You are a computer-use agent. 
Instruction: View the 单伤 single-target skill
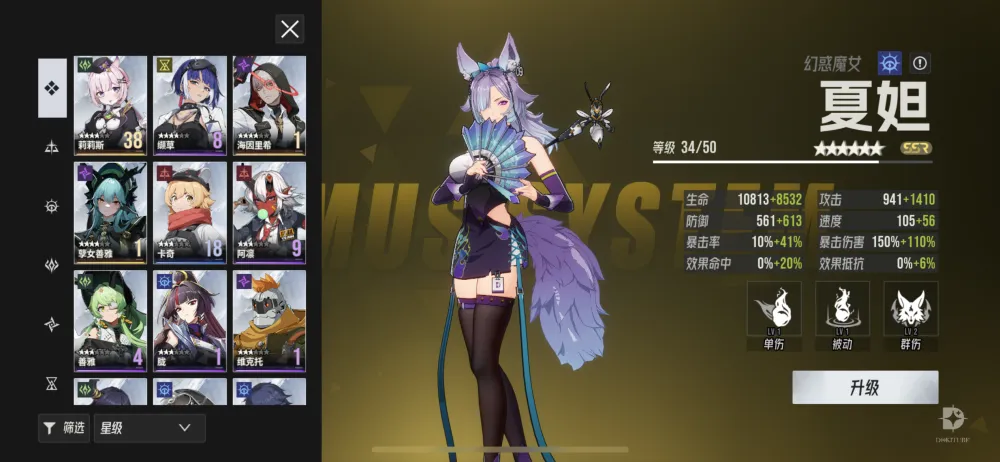point(774,316)
